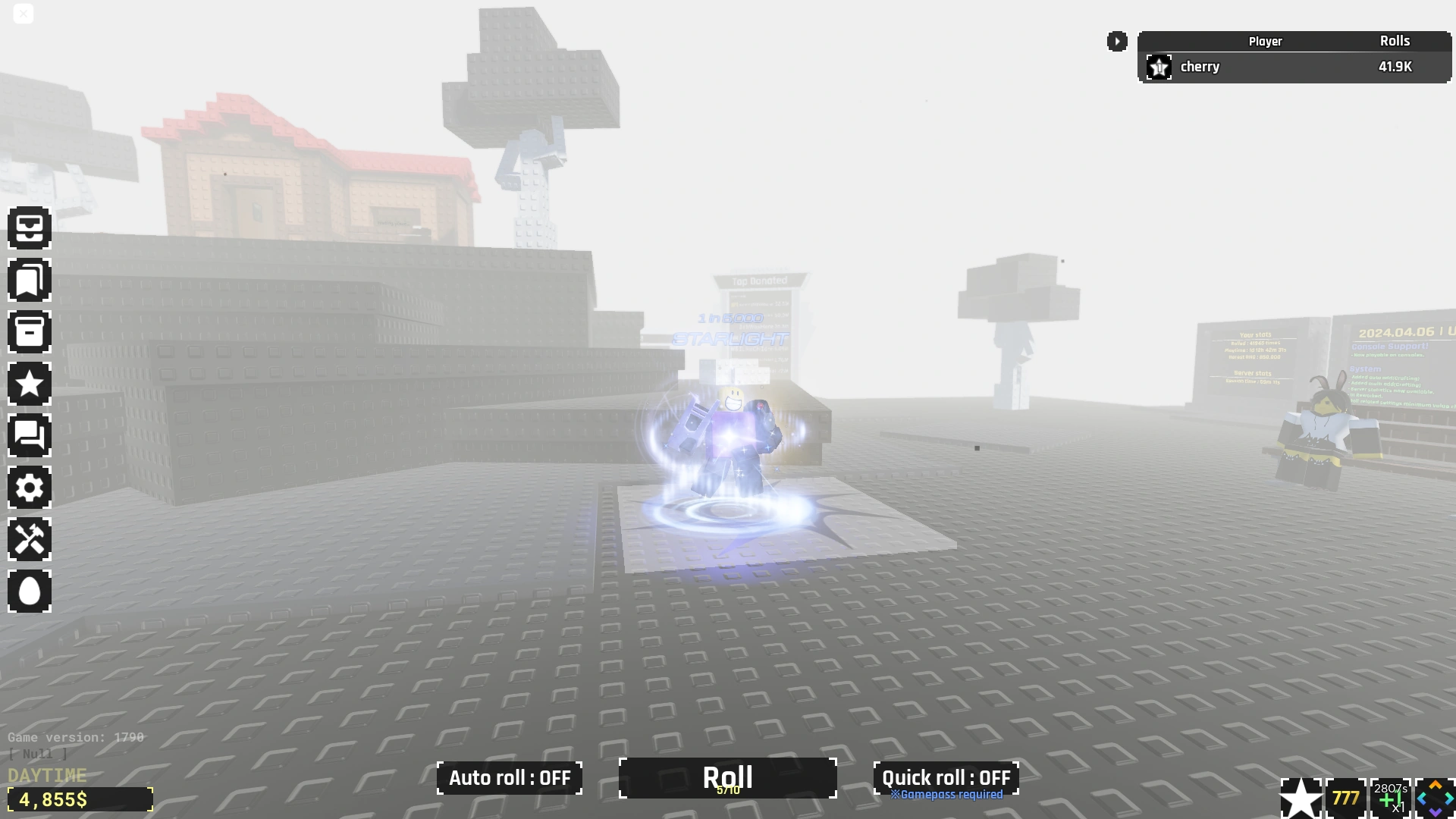
Task: Select cherry's entry on the Rolls leaderboard
Action: [1294, 67]
